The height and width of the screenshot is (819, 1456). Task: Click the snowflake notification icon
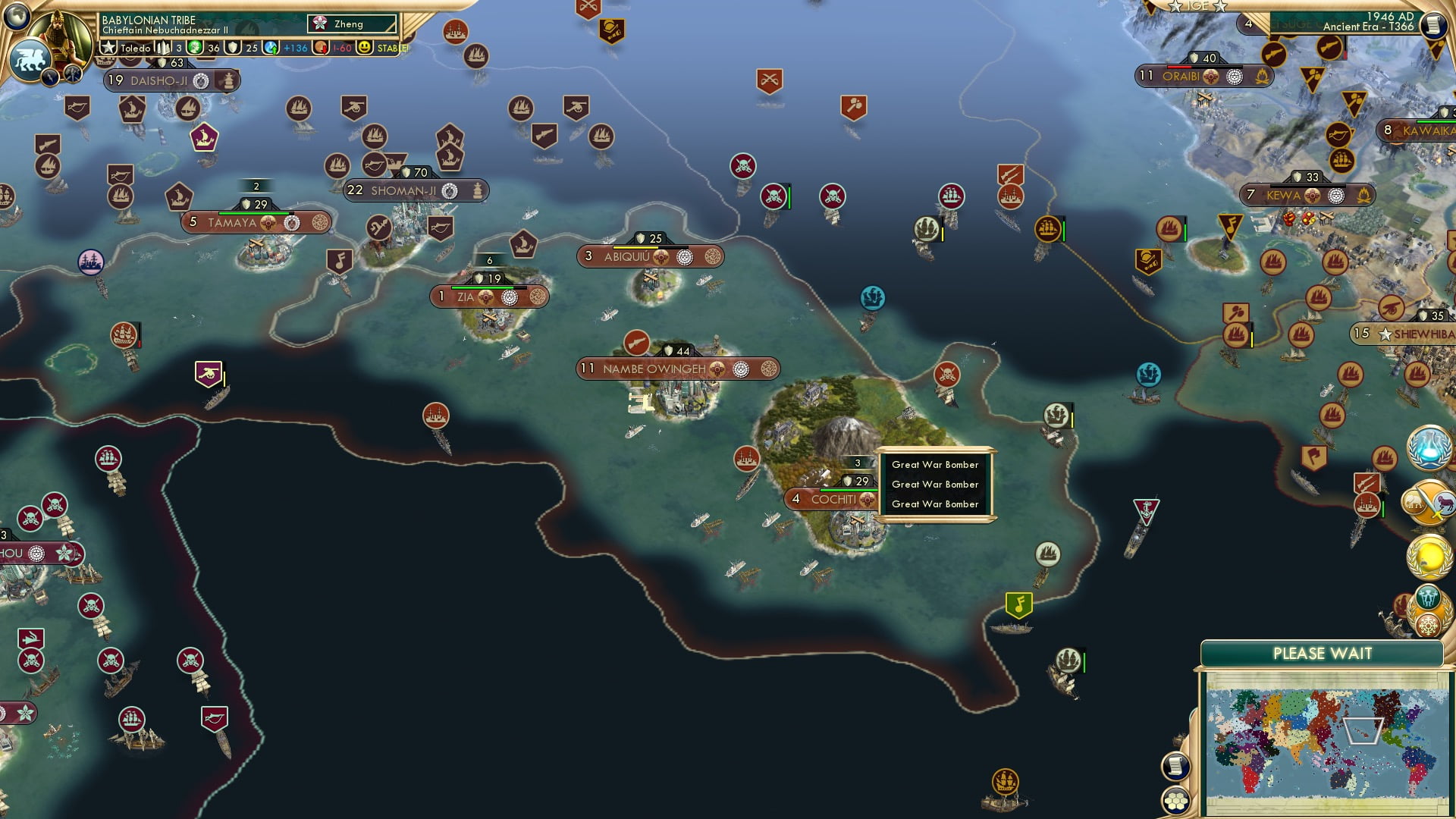(x=1429, y=626)
